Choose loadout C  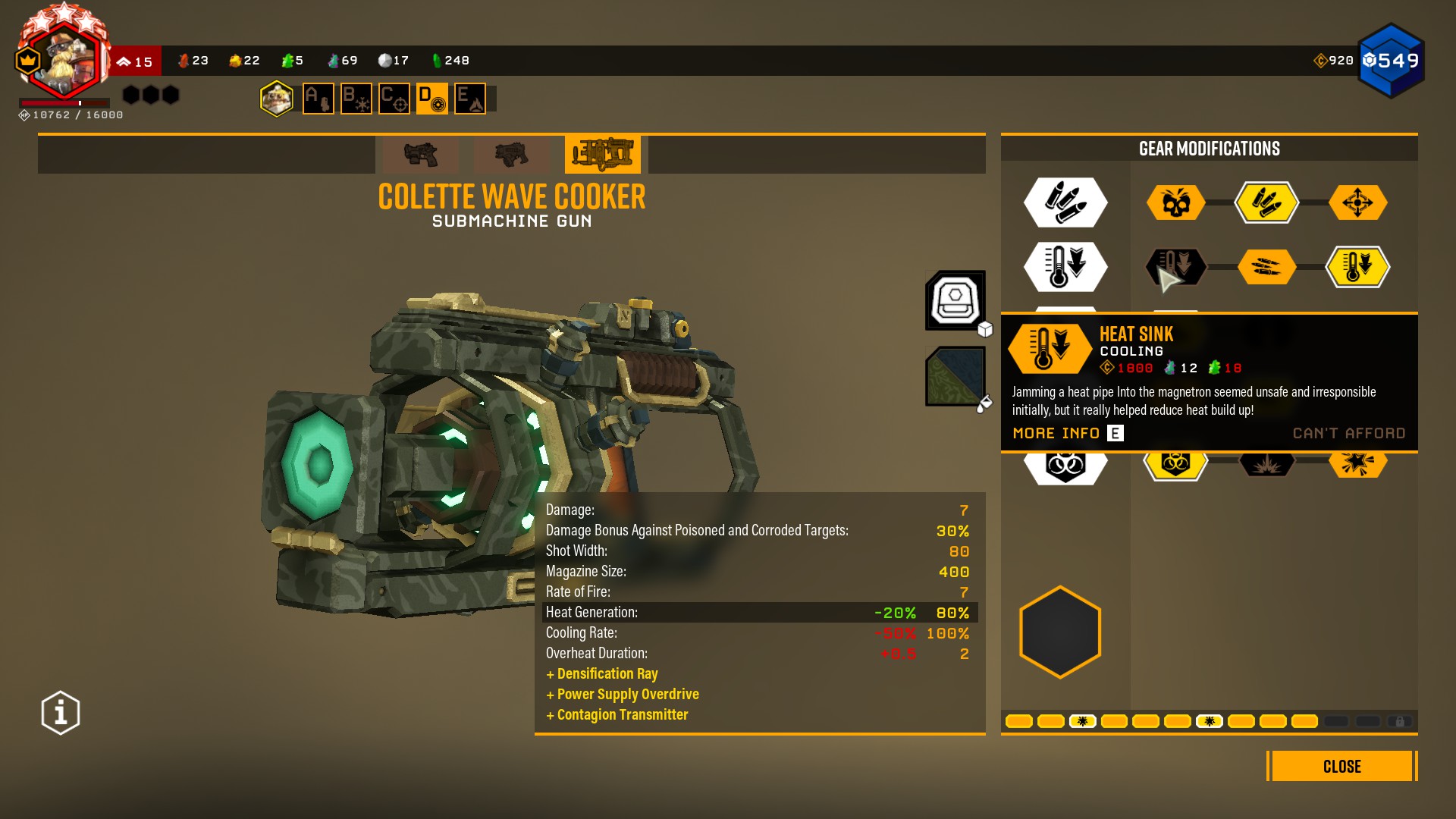click(x=394, y=99)
